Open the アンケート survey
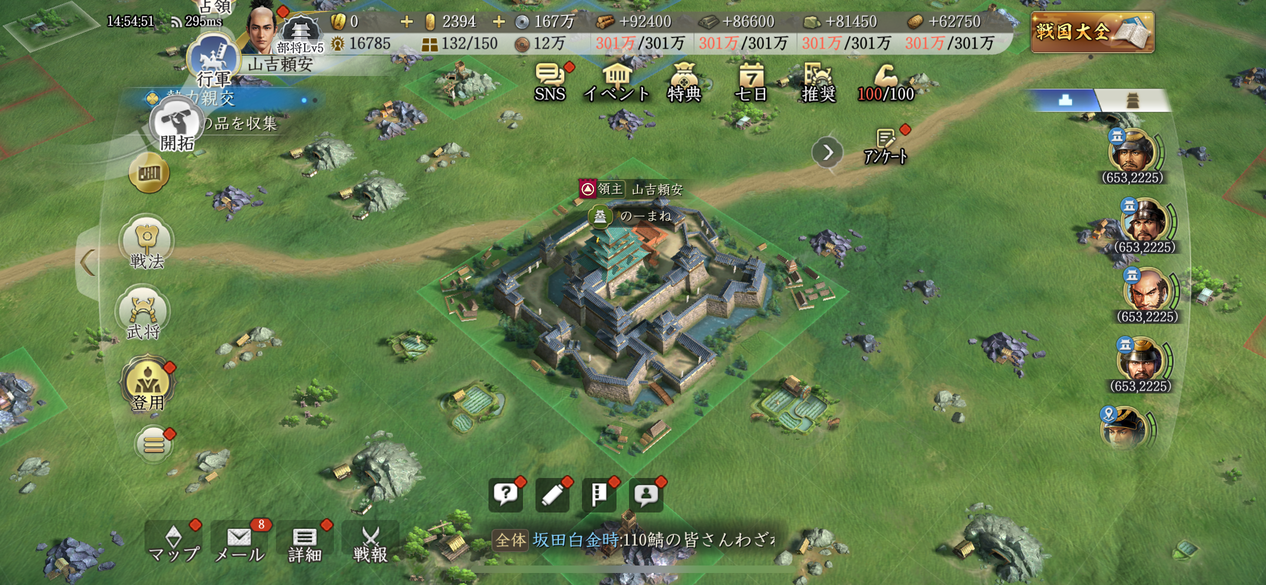The image size is (1266, 585). (885, 146)
